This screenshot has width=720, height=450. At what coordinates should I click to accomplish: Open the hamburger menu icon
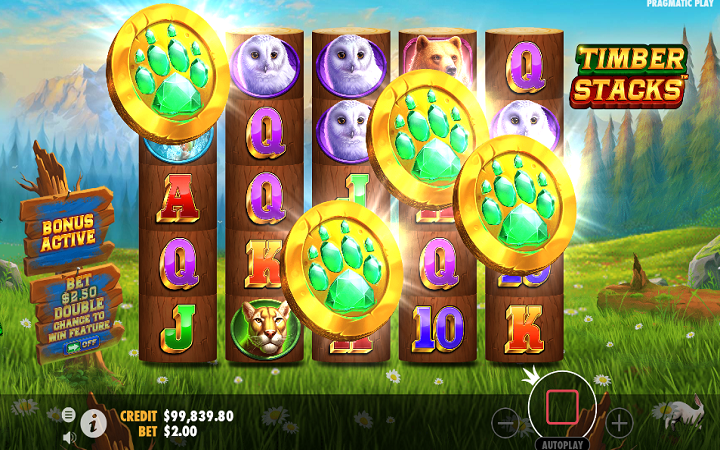click(68, 414)
